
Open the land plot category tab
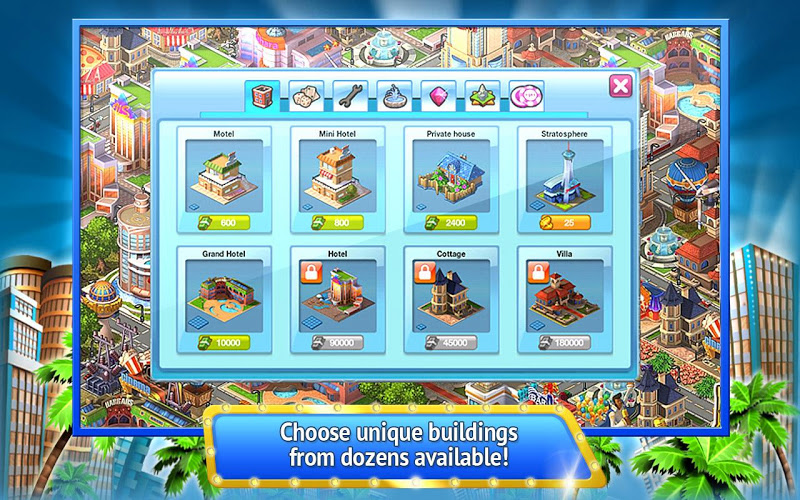click(x=482, y=97)
